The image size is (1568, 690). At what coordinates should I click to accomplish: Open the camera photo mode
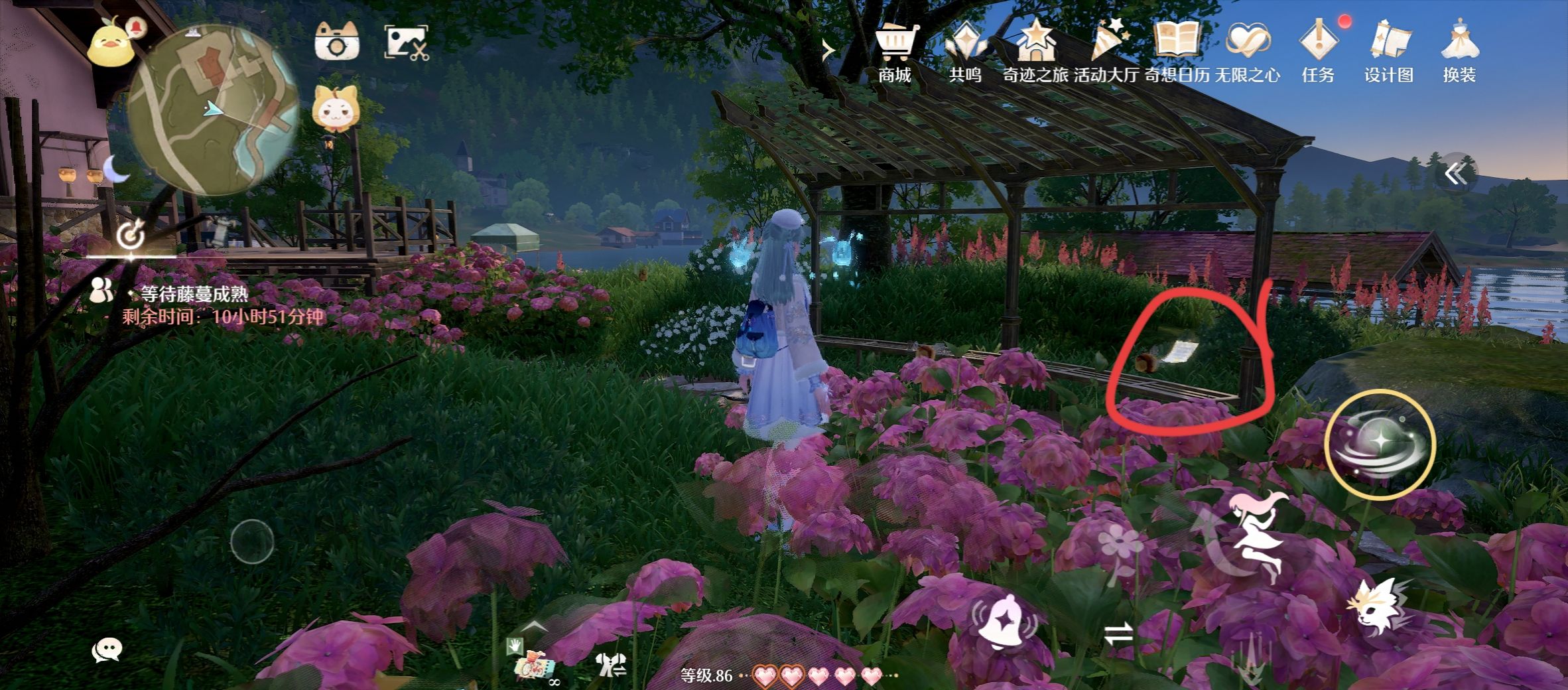337,41
